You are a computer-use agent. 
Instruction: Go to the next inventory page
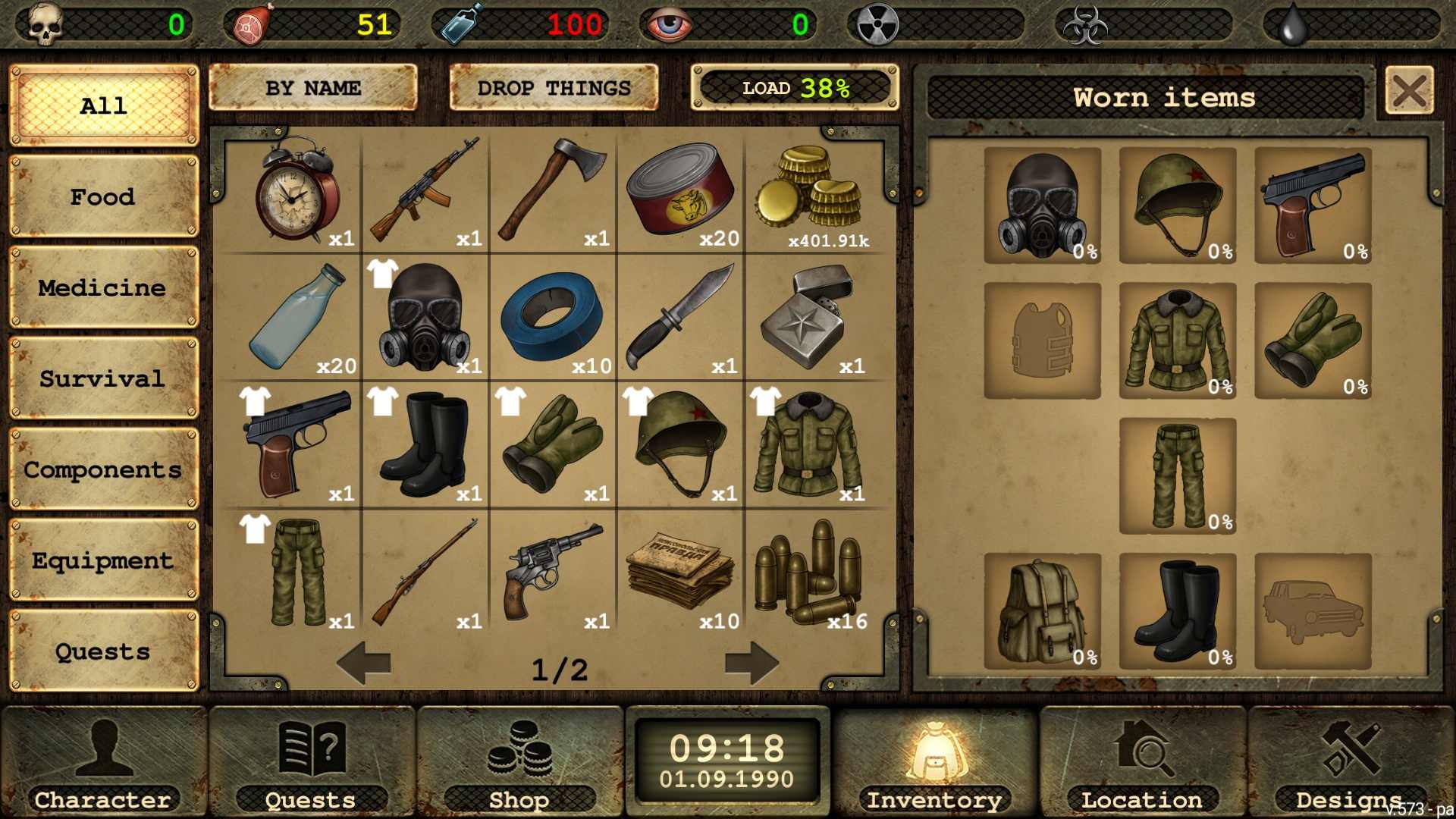click(x=752, y=664)
